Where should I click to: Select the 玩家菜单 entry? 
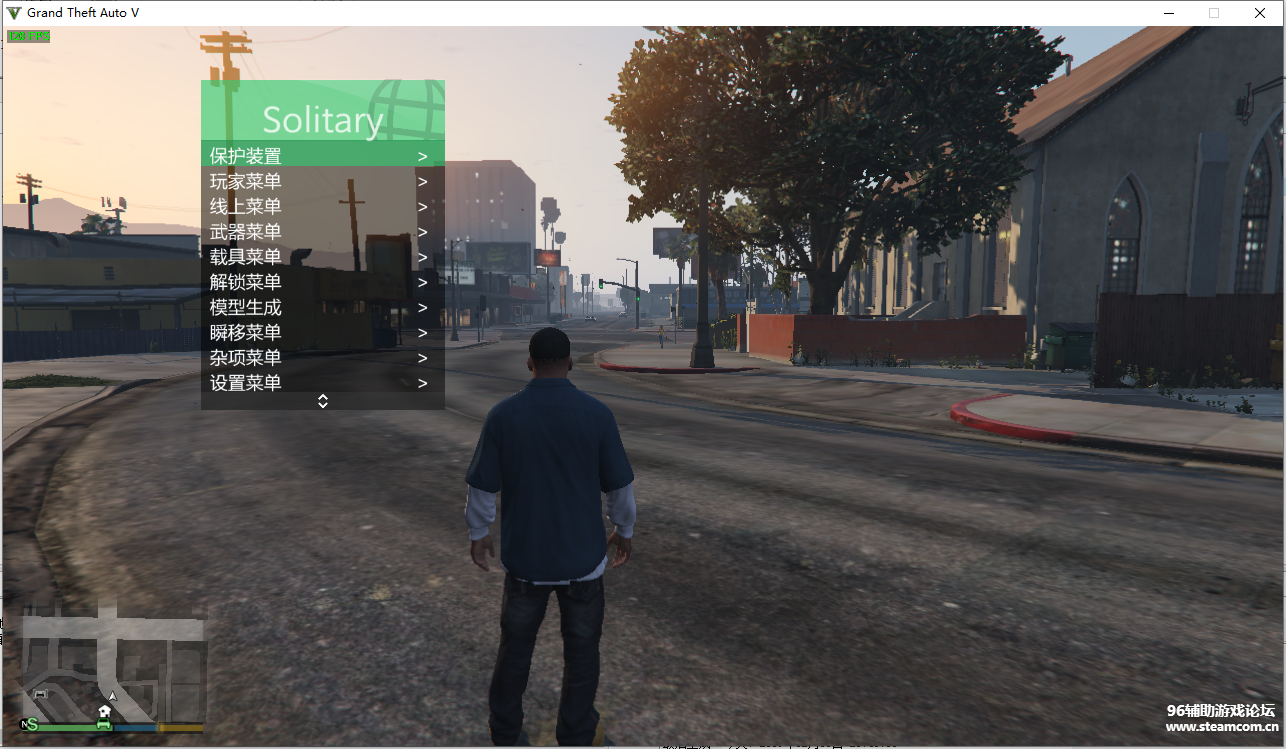click(322, 181)
